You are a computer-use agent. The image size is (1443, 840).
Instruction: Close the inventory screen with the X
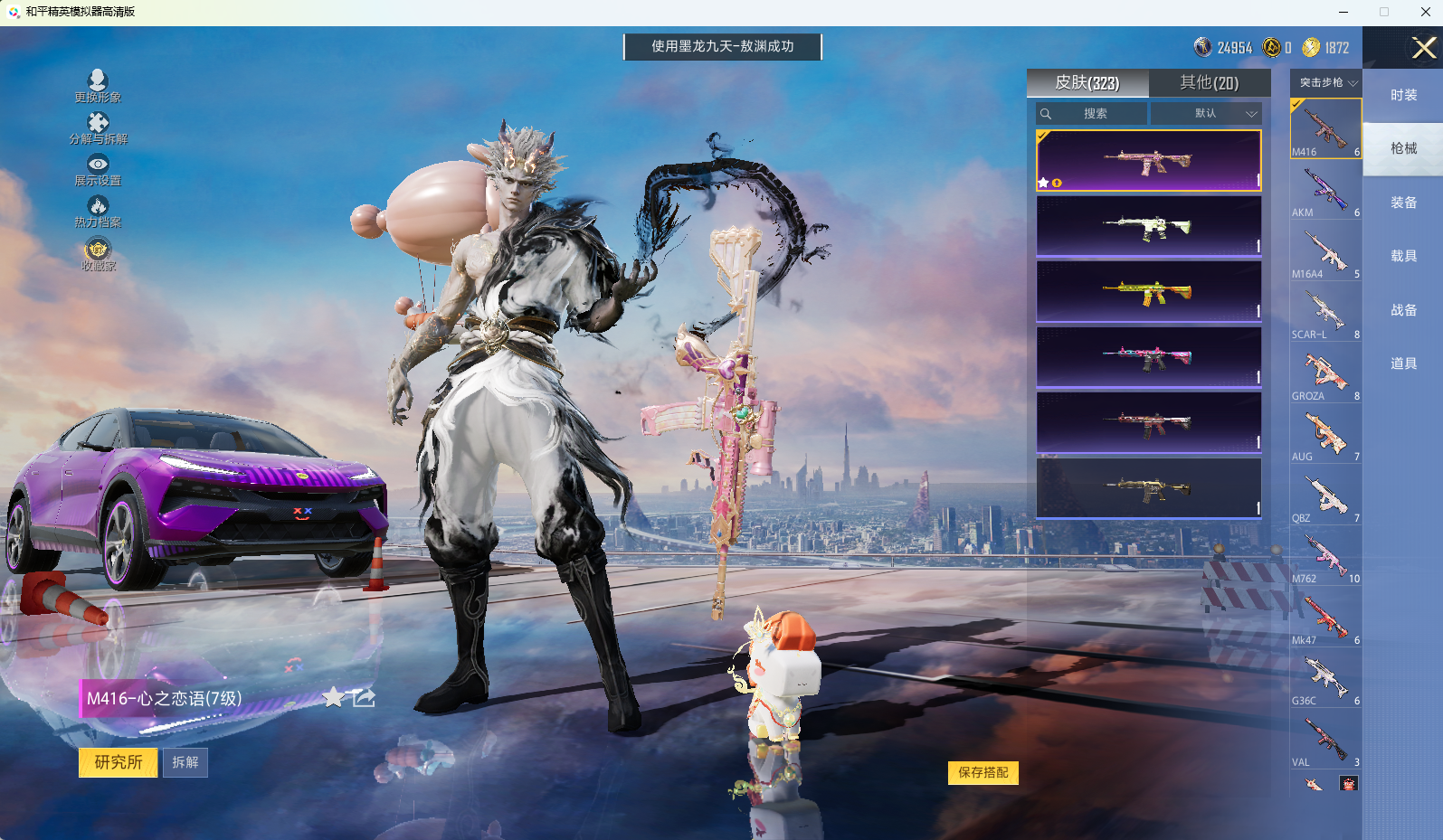pos(1423,48)
